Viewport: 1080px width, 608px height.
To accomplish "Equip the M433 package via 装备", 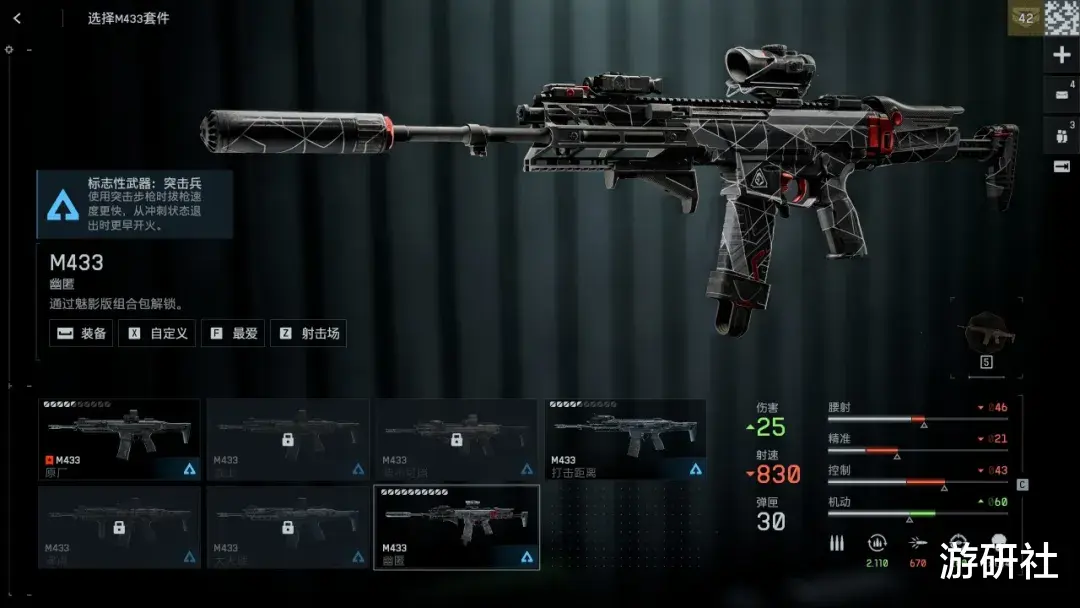I will 82,334.
